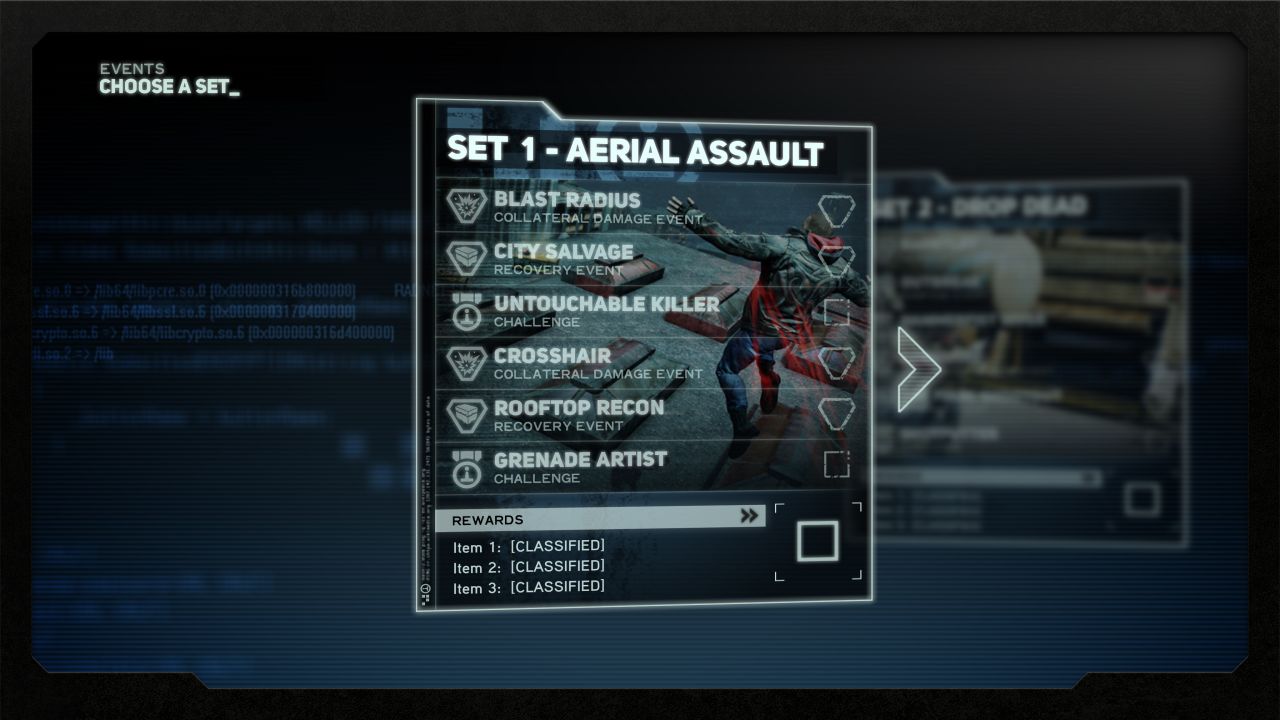Viewport: 1280px width, 720px height.
Task: Click the Set 1 - Aerial Assault title
Action: 635,152
